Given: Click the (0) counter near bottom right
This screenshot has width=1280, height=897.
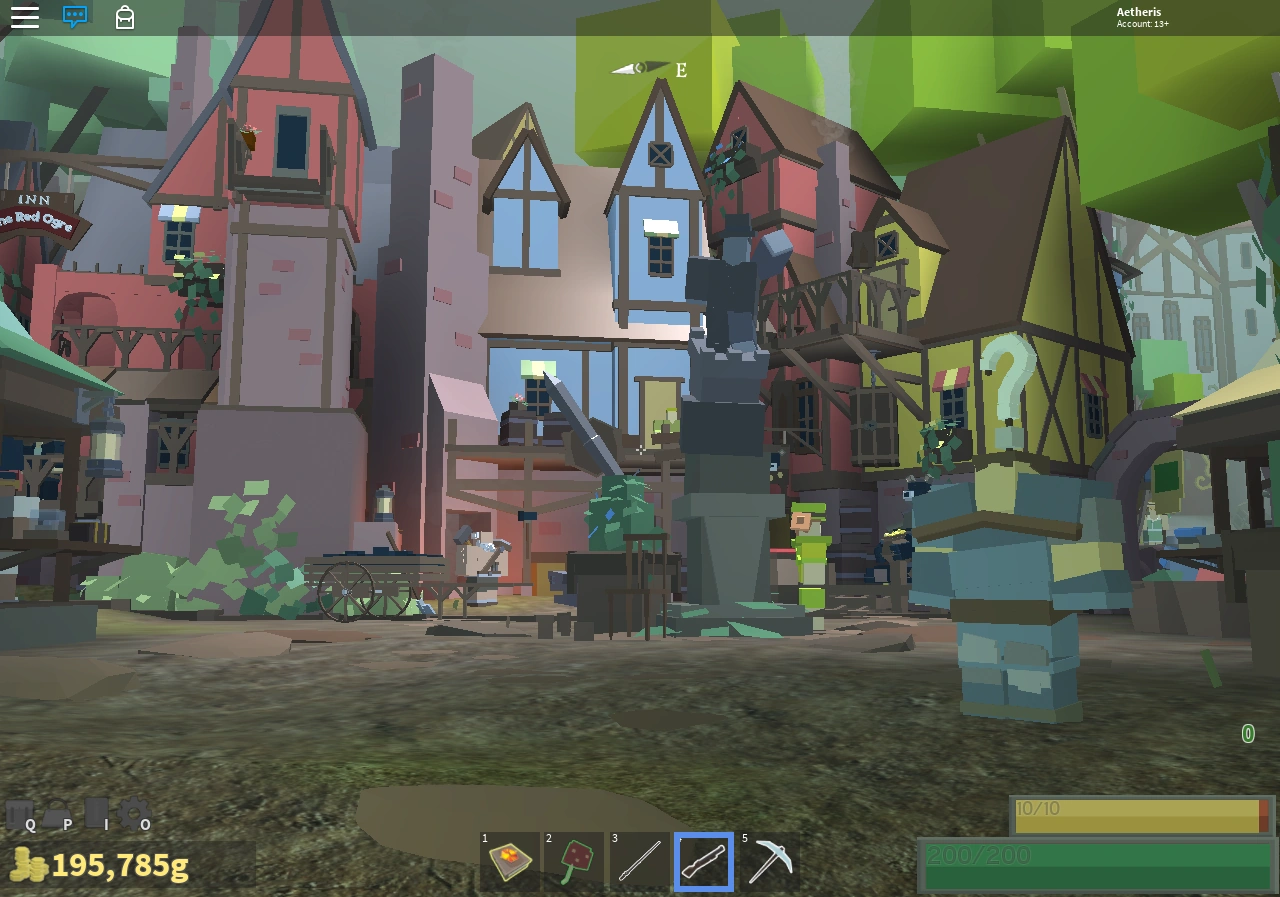Looking at the screenshot, I should click(x=1247, y=734).
